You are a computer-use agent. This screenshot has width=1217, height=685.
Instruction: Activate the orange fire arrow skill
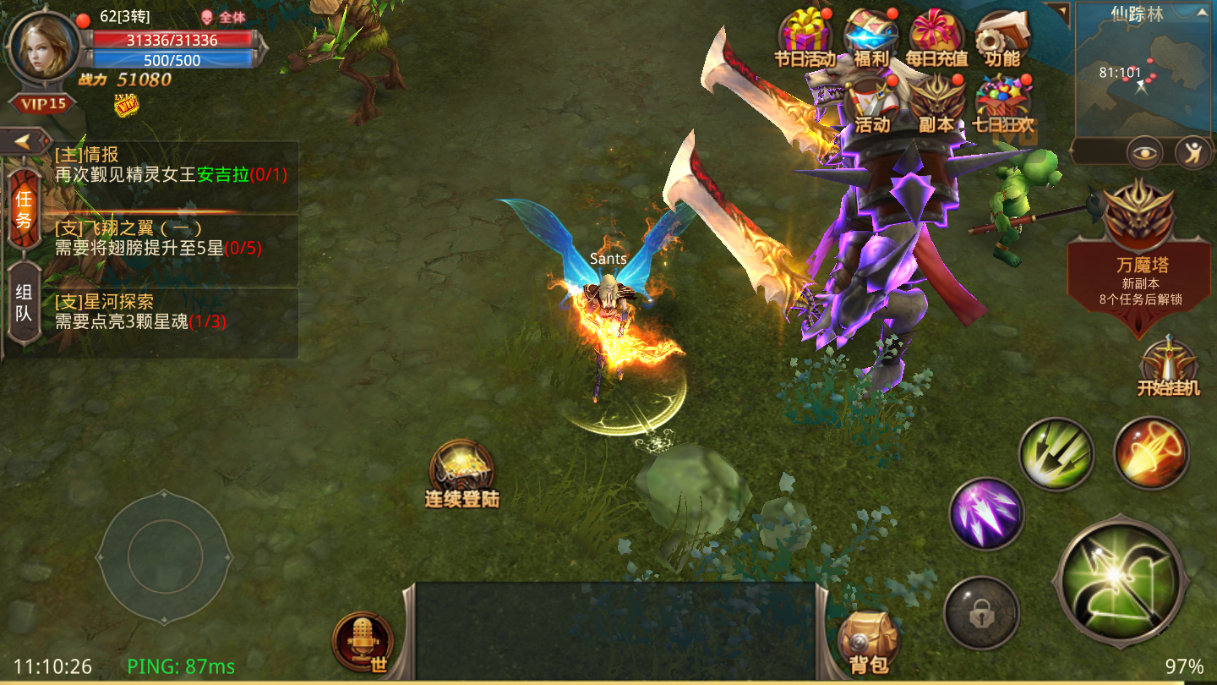(x=1150, y=453)
